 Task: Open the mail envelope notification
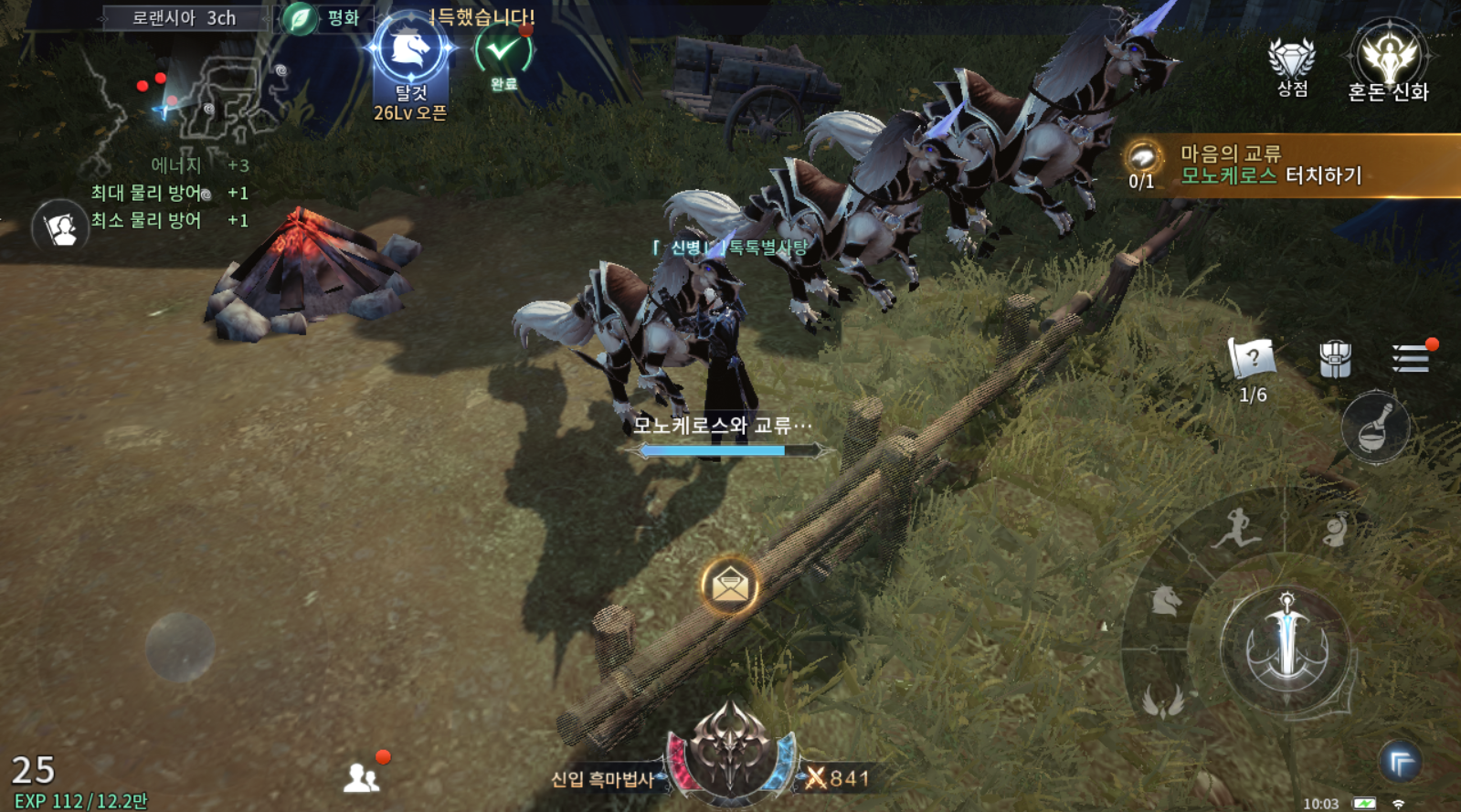(x=729, y=585)
